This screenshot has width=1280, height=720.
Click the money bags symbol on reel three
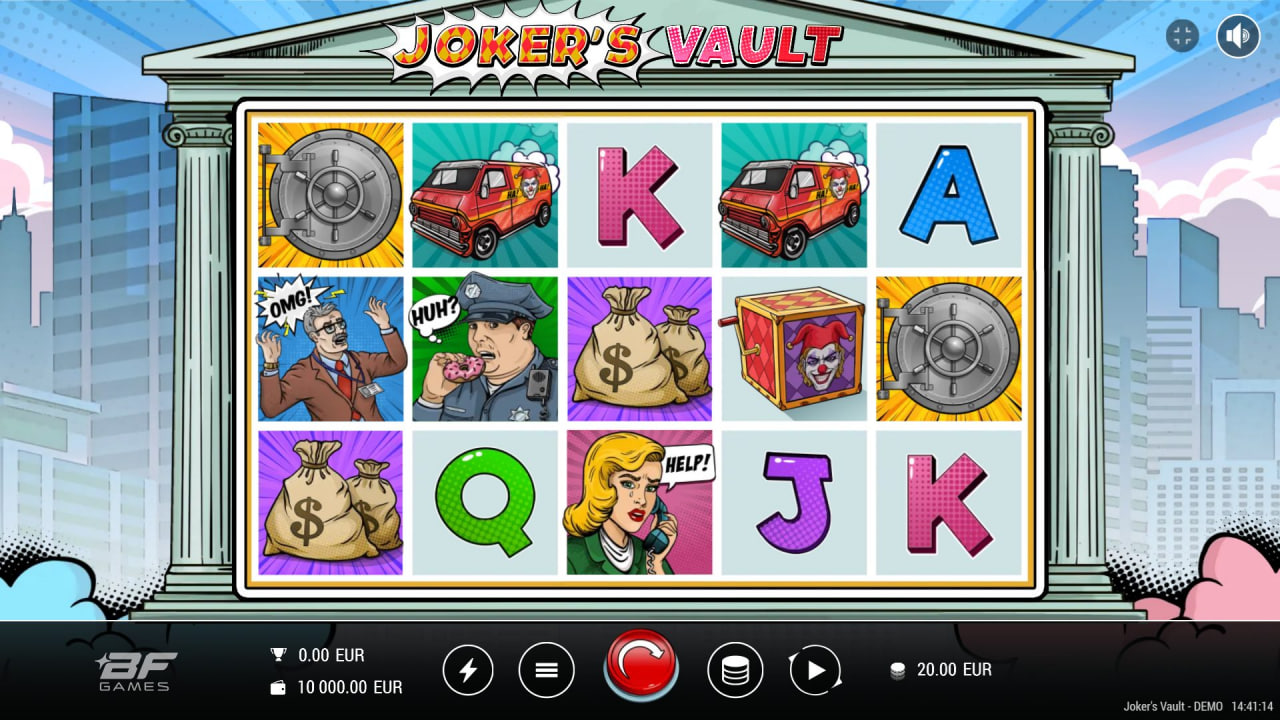click(639, 347)
